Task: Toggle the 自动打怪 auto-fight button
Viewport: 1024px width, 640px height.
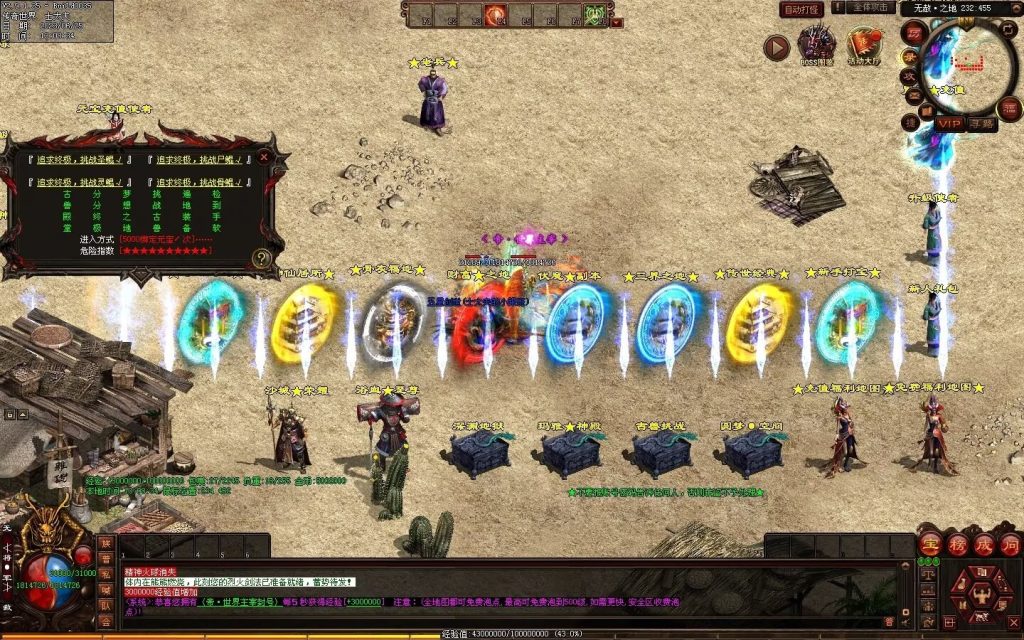Action: tap(801, 9)
